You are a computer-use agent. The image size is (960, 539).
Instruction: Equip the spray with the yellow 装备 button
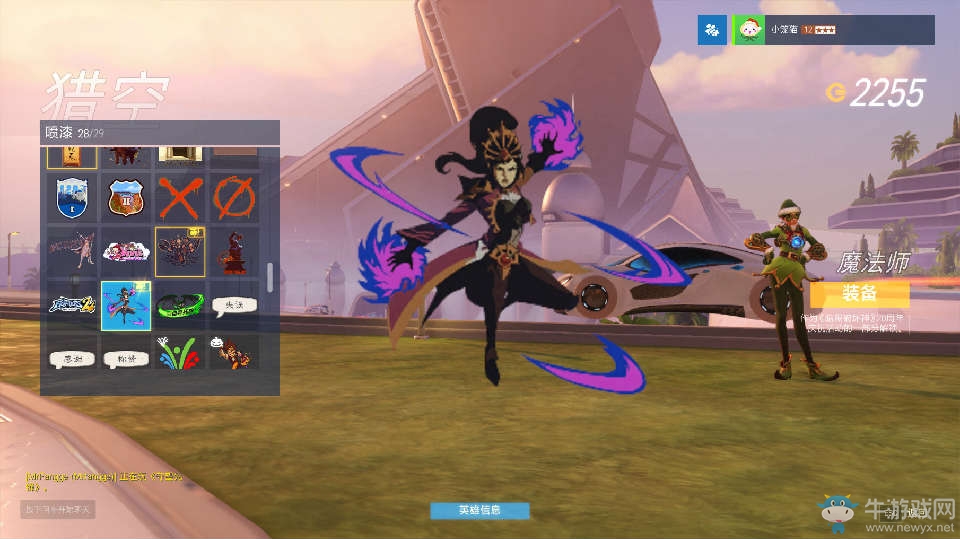pyautogui.click(x=859, y=294)
